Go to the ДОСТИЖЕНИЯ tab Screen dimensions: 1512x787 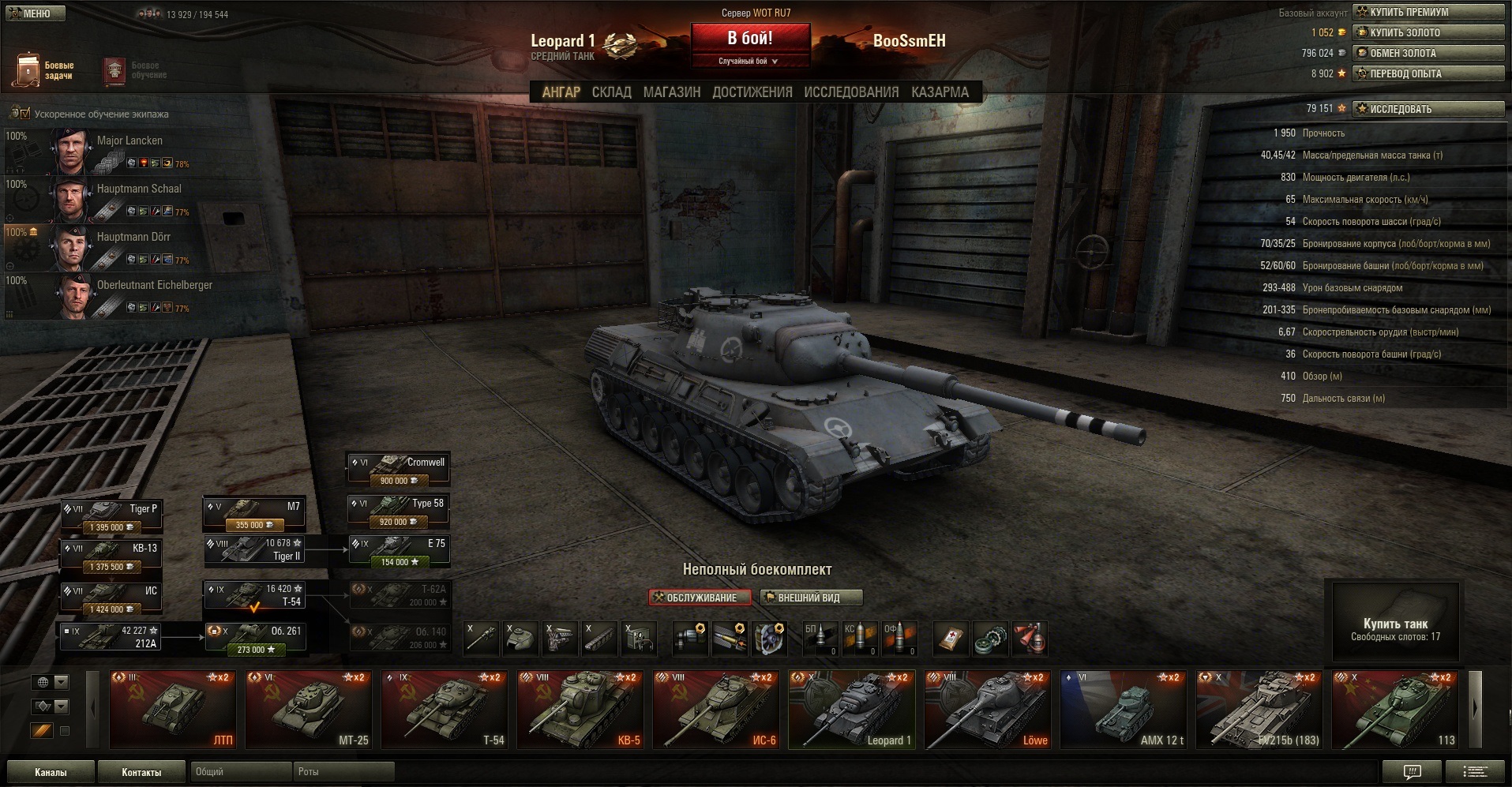tap(752, 92)
